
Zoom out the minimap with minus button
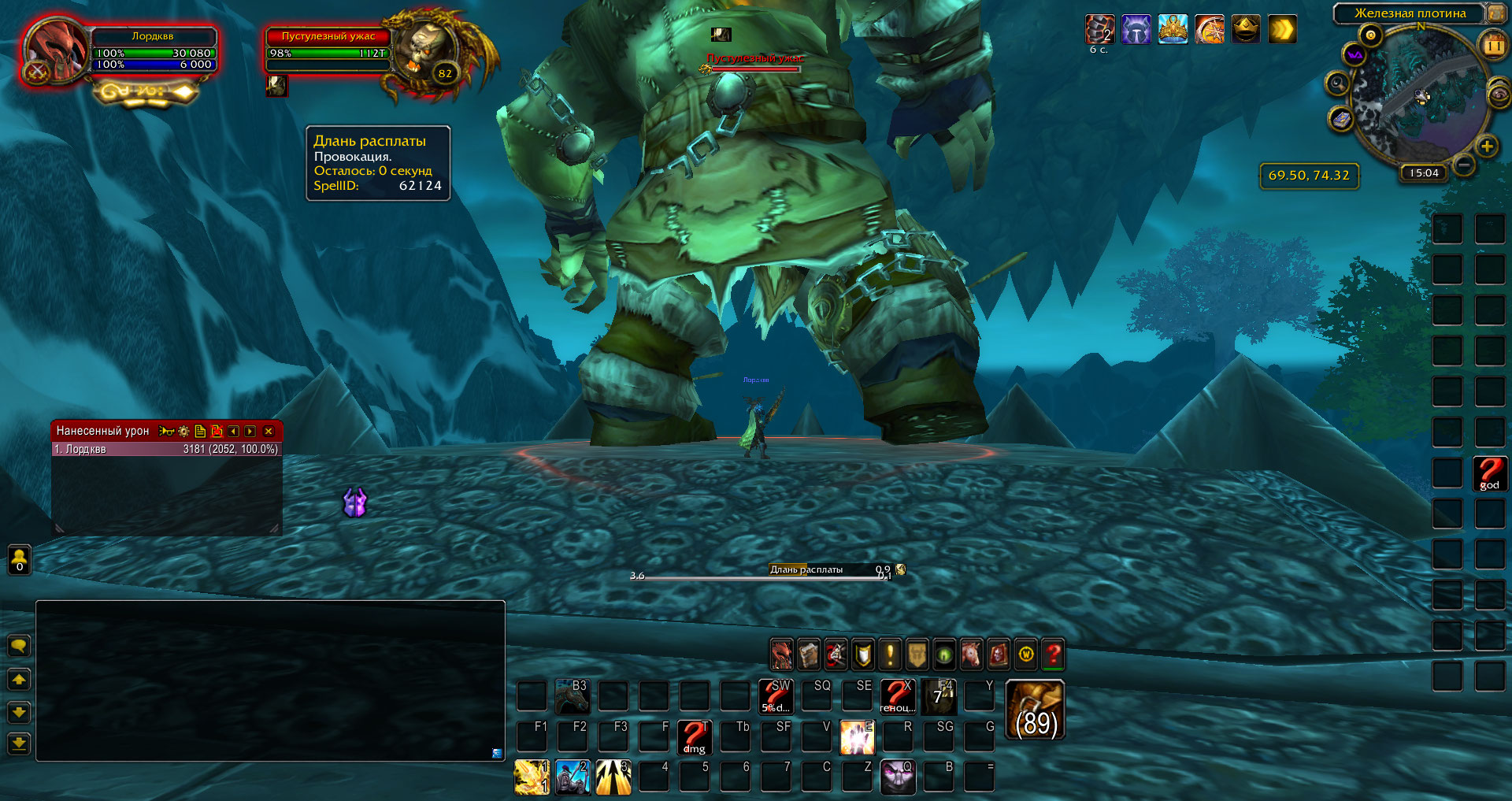pos(1464,165)
